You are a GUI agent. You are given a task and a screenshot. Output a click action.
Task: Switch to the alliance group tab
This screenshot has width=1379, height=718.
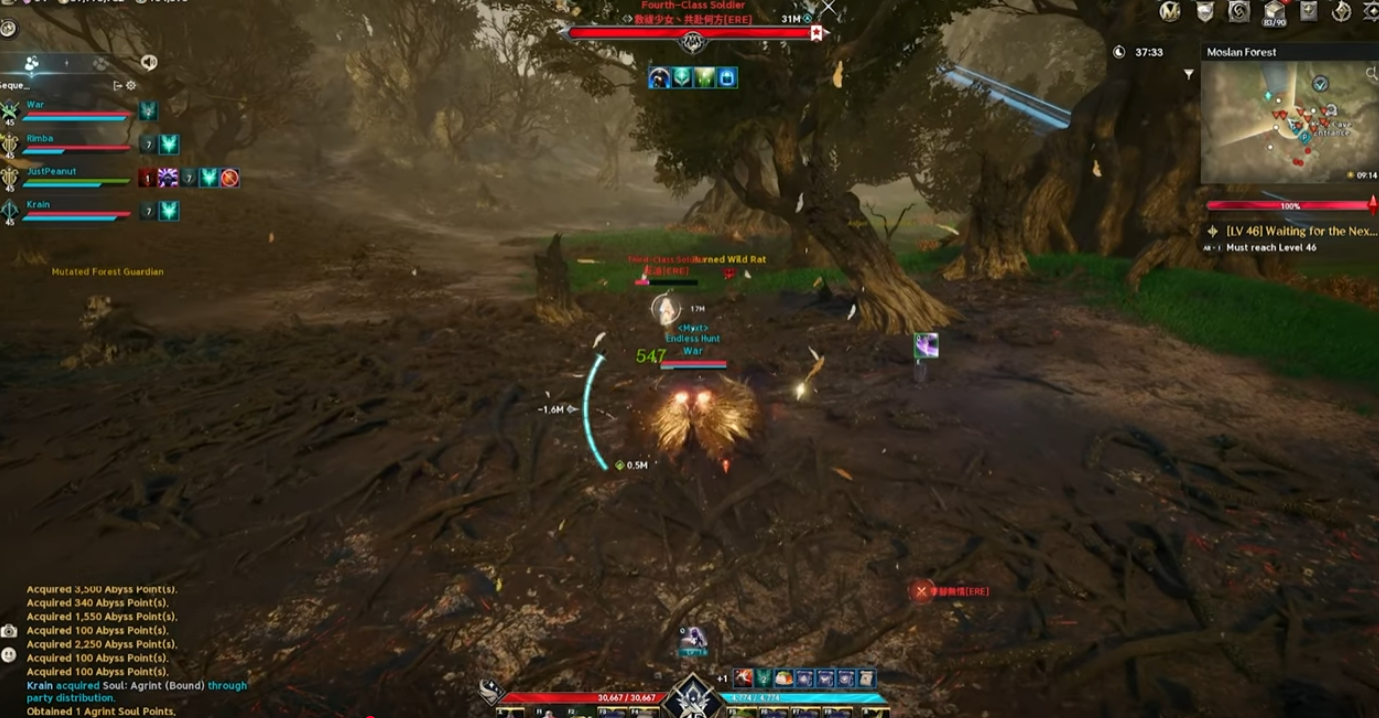point(100,63)
